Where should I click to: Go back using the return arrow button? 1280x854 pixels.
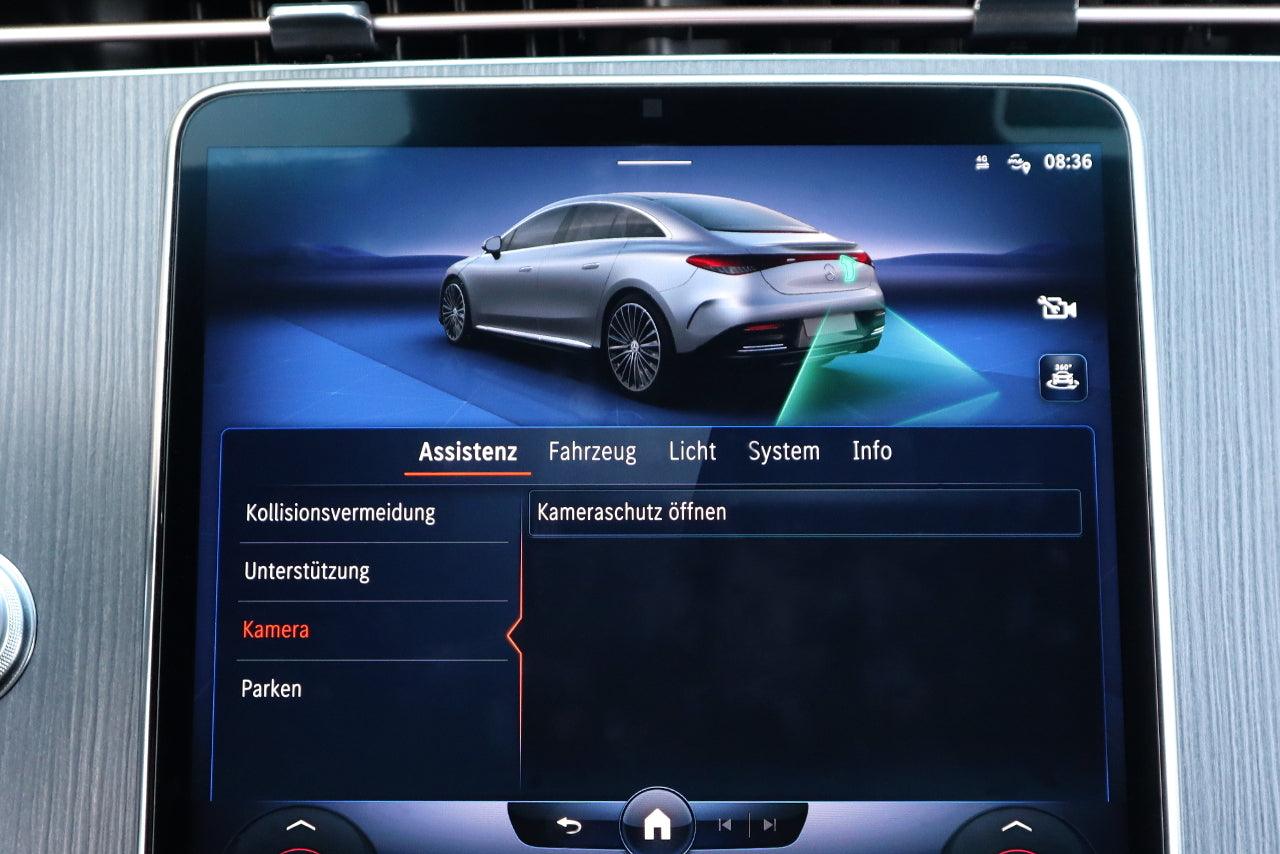click(568, 825)
